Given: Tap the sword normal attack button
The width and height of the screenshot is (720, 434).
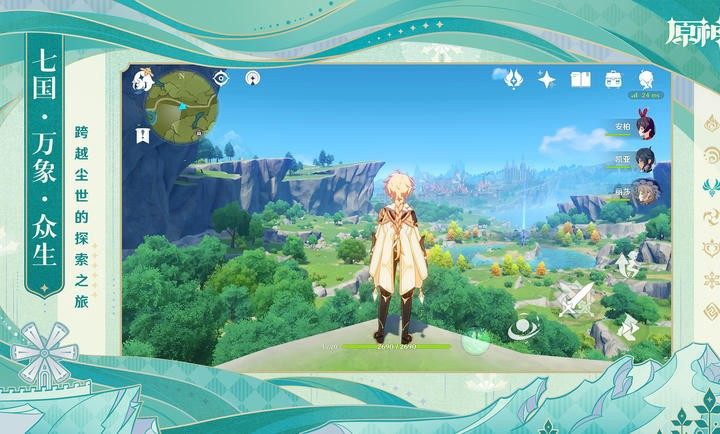Looking at the screenshot, I should click(574, 297).
